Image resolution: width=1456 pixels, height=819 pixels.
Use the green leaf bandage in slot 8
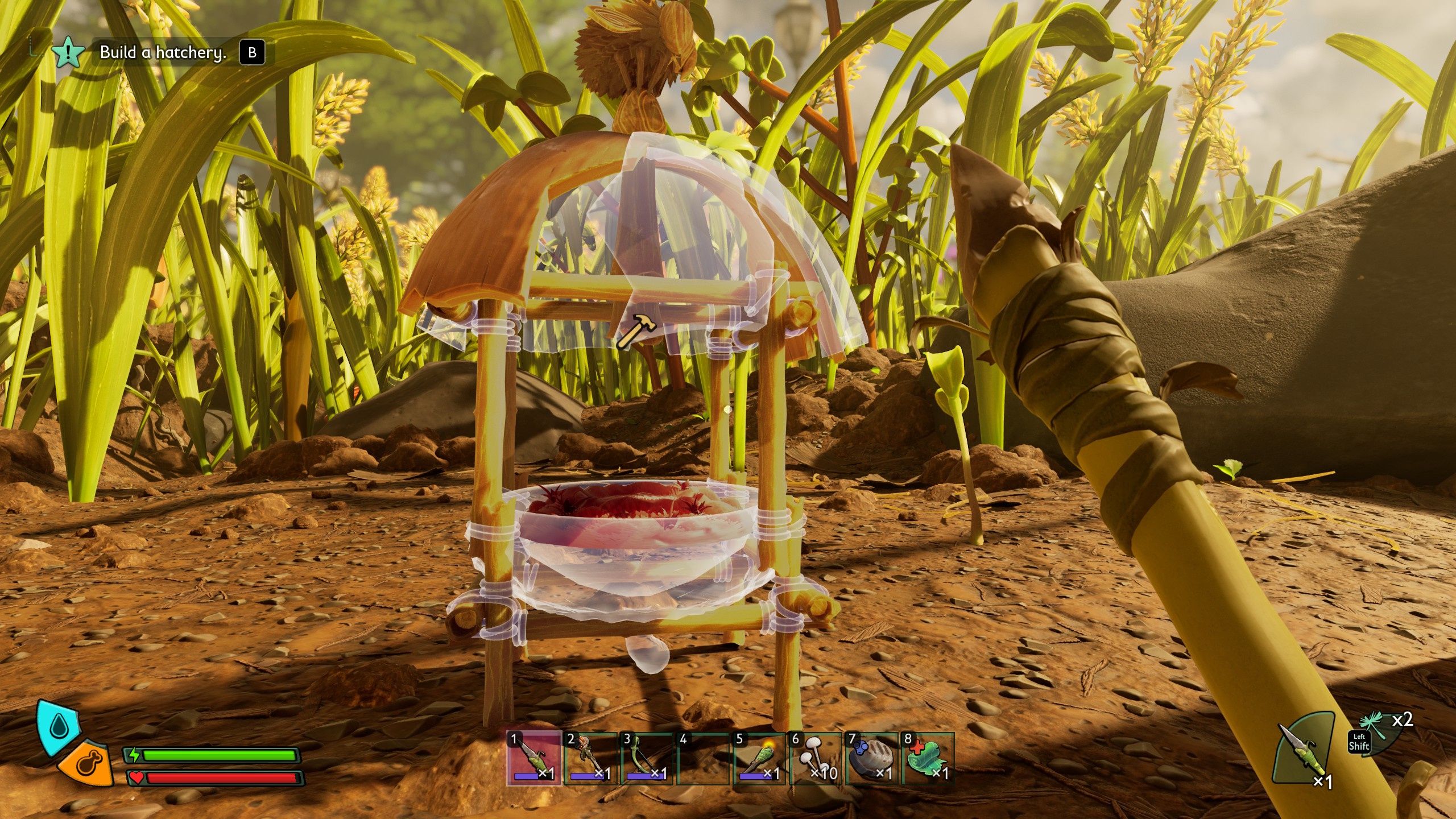[927, 758]
